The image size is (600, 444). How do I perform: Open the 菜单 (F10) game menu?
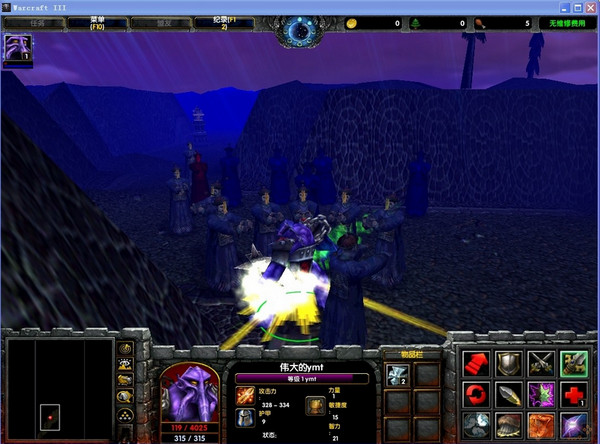(99, 20)
